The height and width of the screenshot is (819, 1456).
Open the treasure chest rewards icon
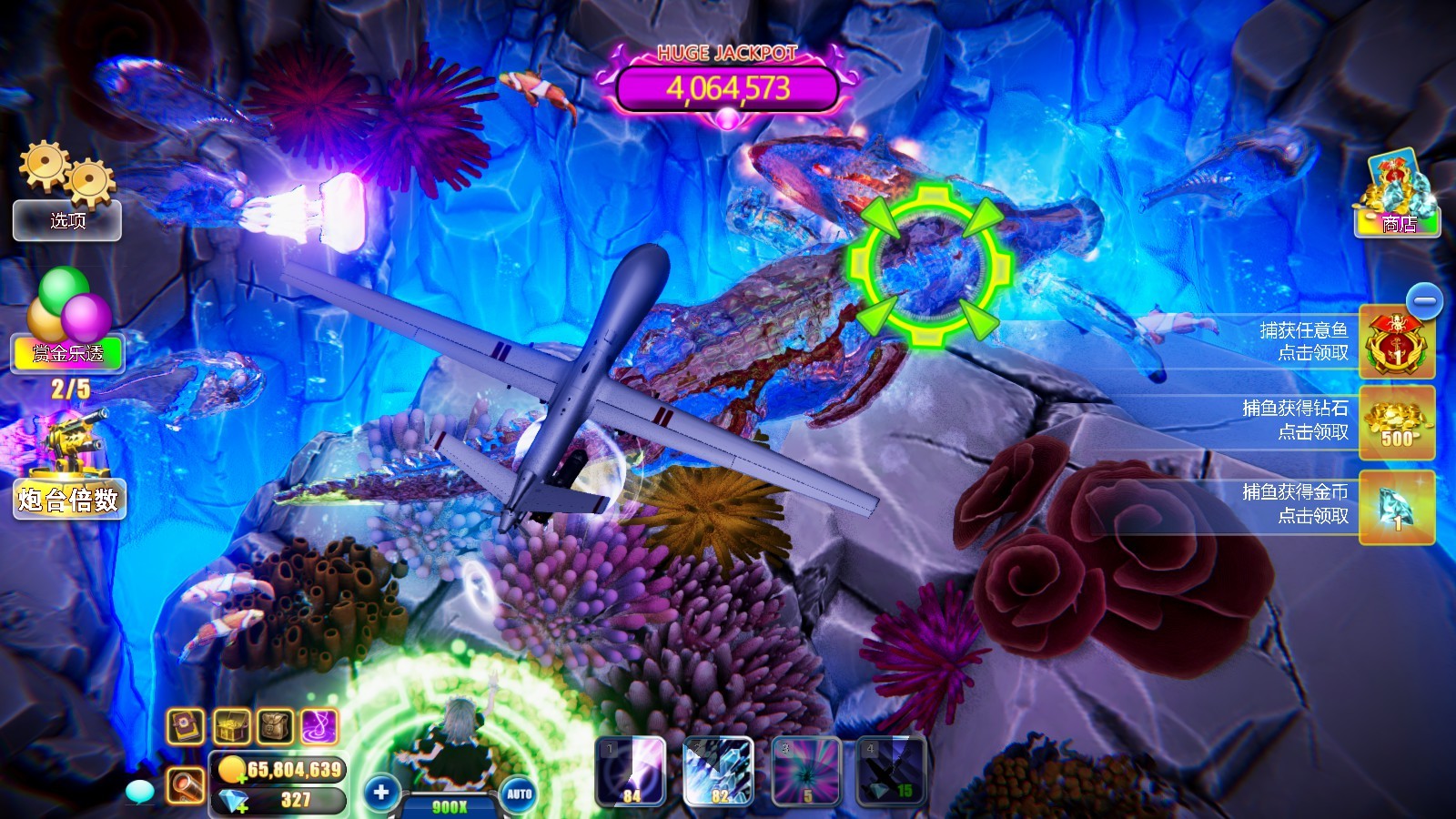point(231,725)
